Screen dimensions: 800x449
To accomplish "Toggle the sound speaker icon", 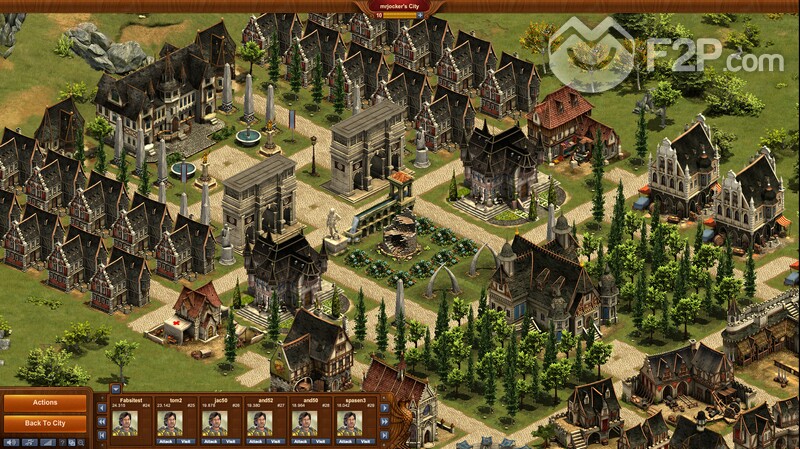I will click(x=12, y=442).
